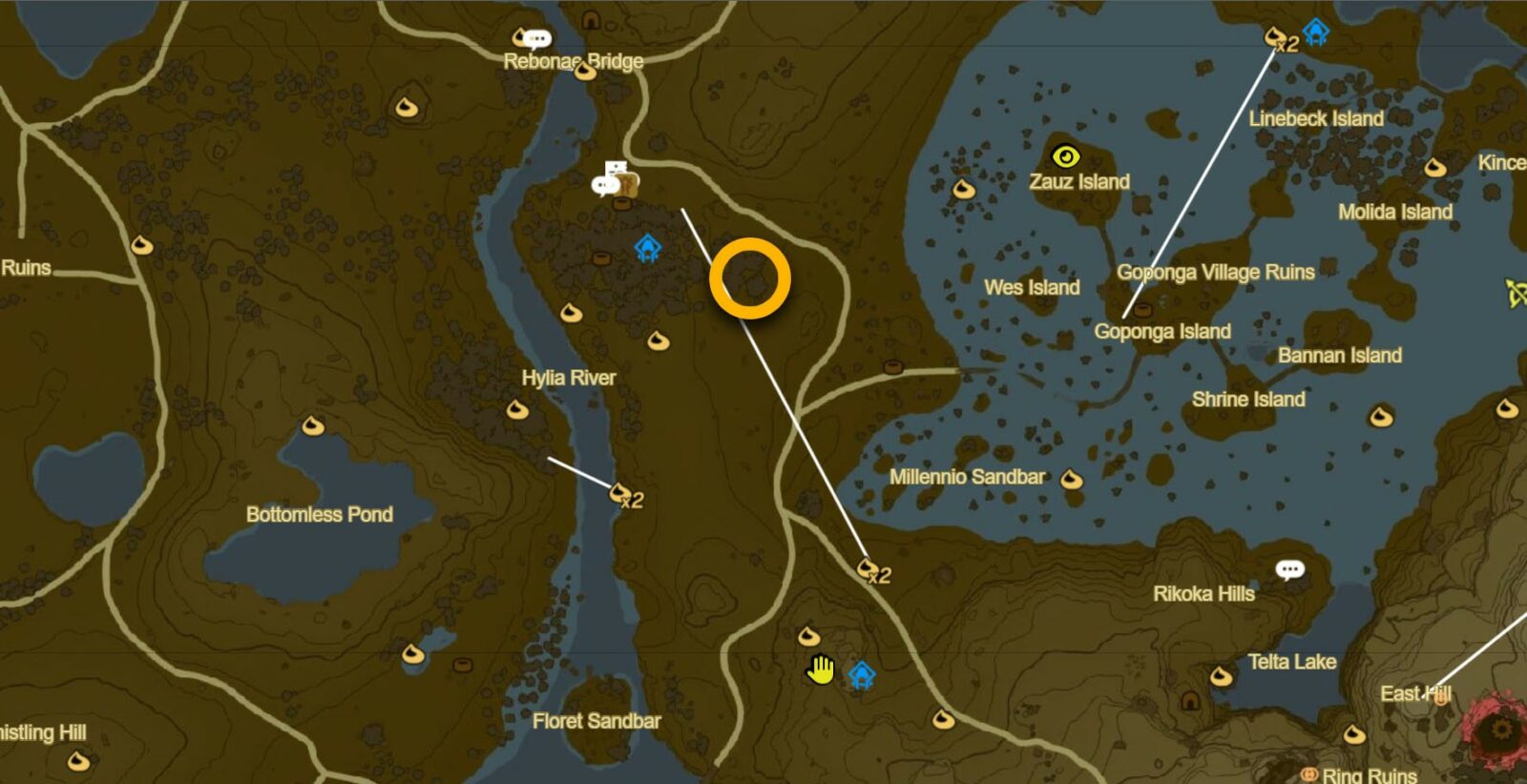Image resolution: width=1527 pixels, height=784 pixels.
Task: Select the Korok seed marker west of Zauz Island
Action: click(964, 189)
